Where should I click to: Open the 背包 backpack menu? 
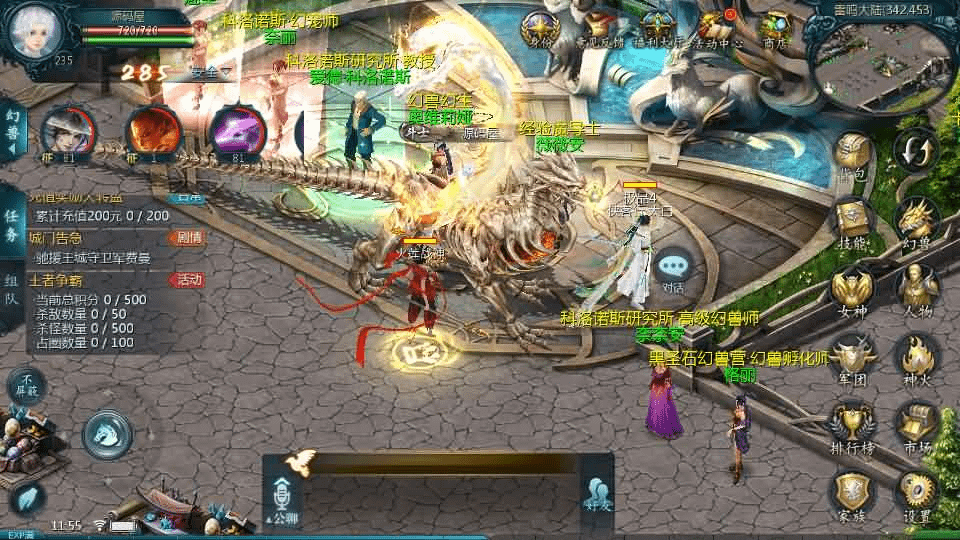point(851,155)
